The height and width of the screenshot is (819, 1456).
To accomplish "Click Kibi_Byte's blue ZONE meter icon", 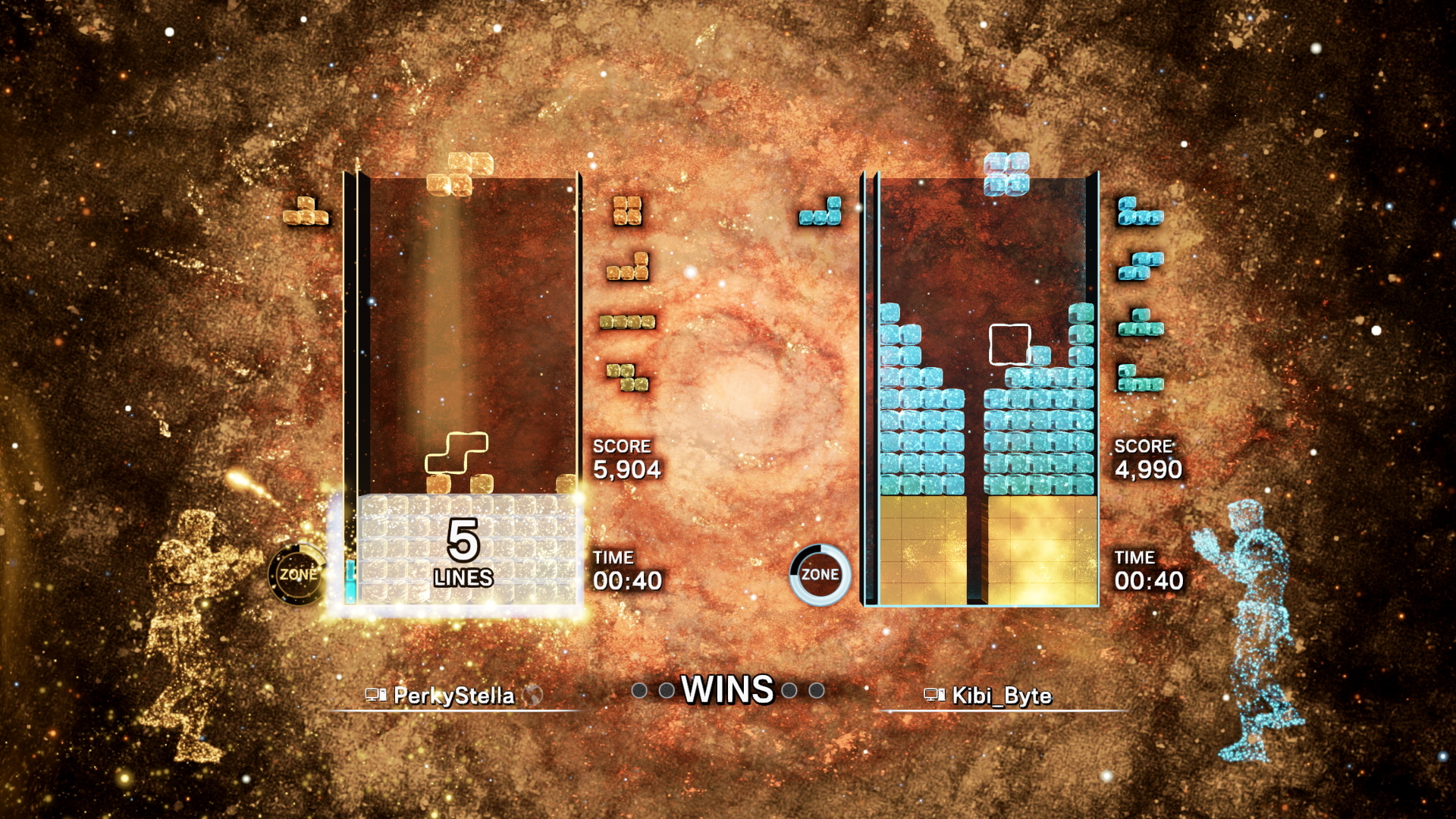I will point(821,575).
